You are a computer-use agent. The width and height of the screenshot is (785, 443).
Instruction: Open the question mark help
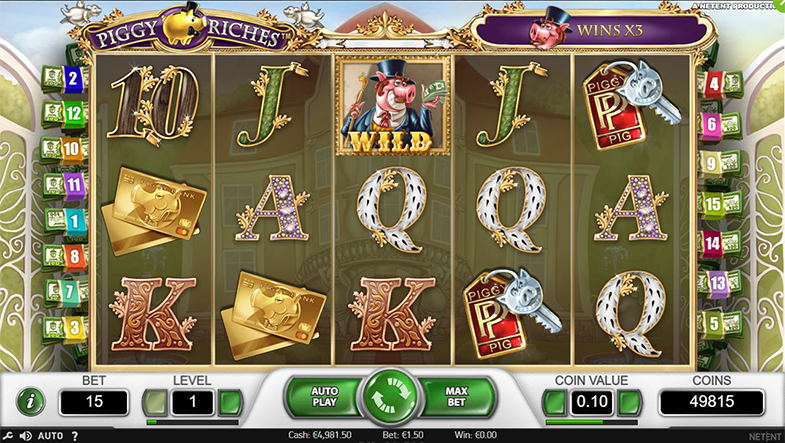(x=76, y=436)
